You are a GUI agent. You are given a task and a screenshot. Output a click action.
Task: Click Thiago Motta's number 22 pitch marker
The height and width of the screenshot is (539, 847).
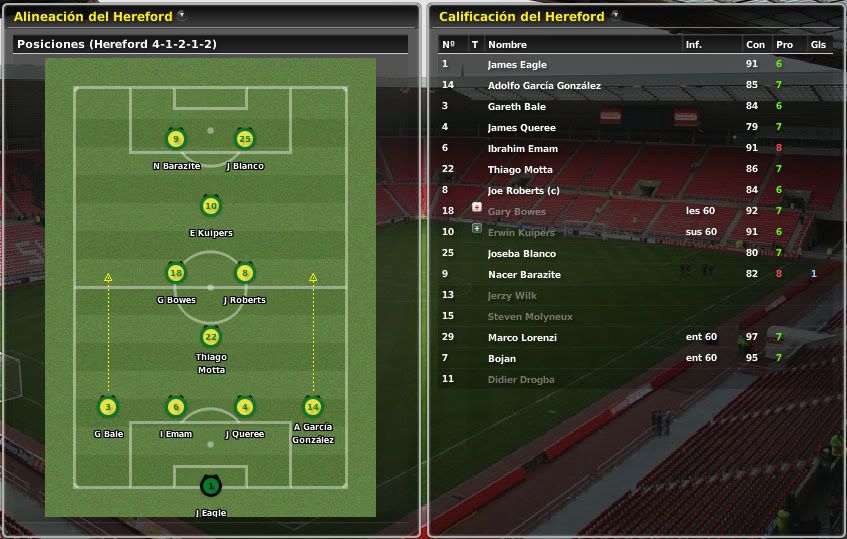pos(210,338)
